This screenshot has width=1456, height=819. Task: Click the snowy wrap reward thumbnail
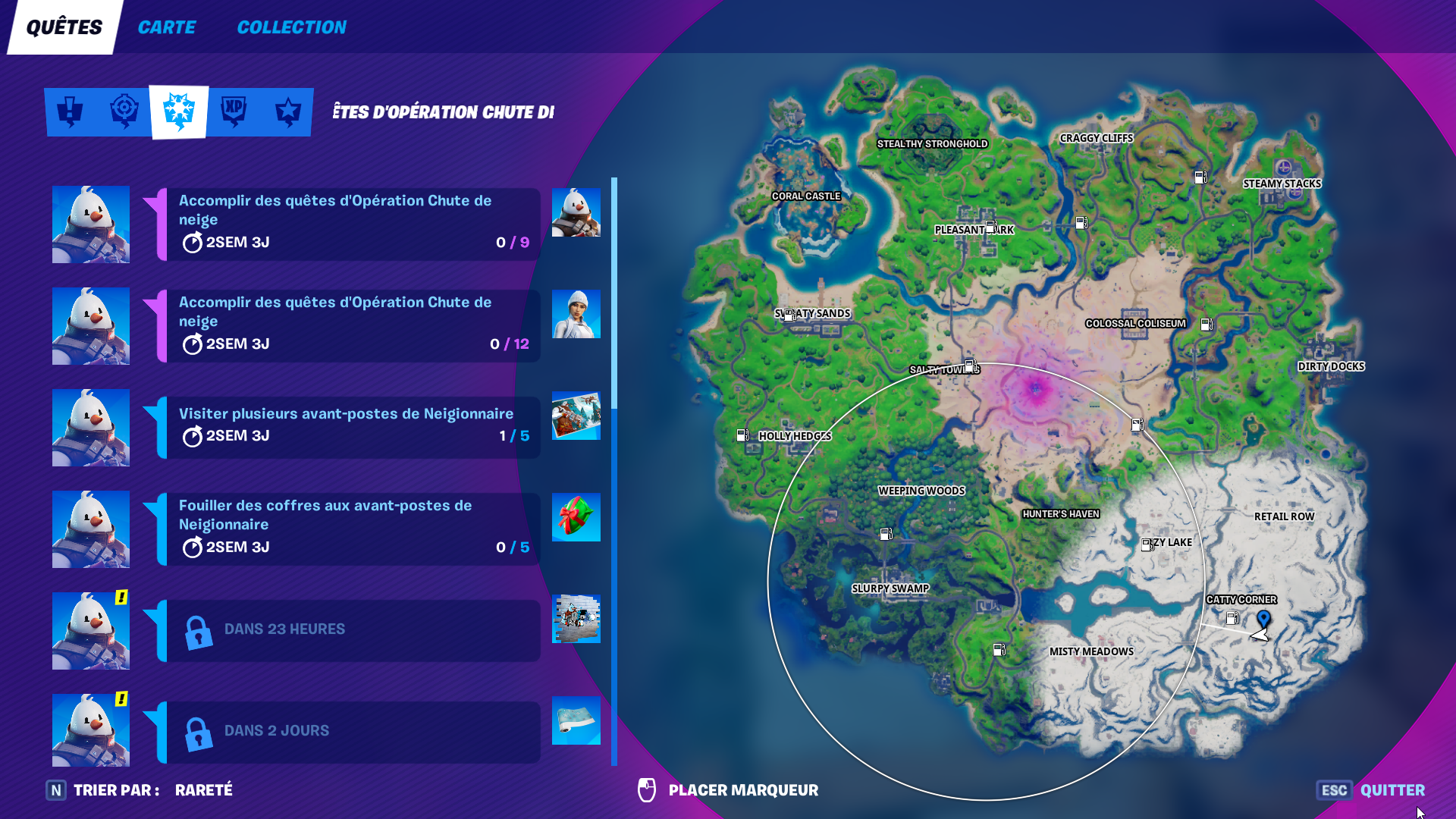(576, 721)
